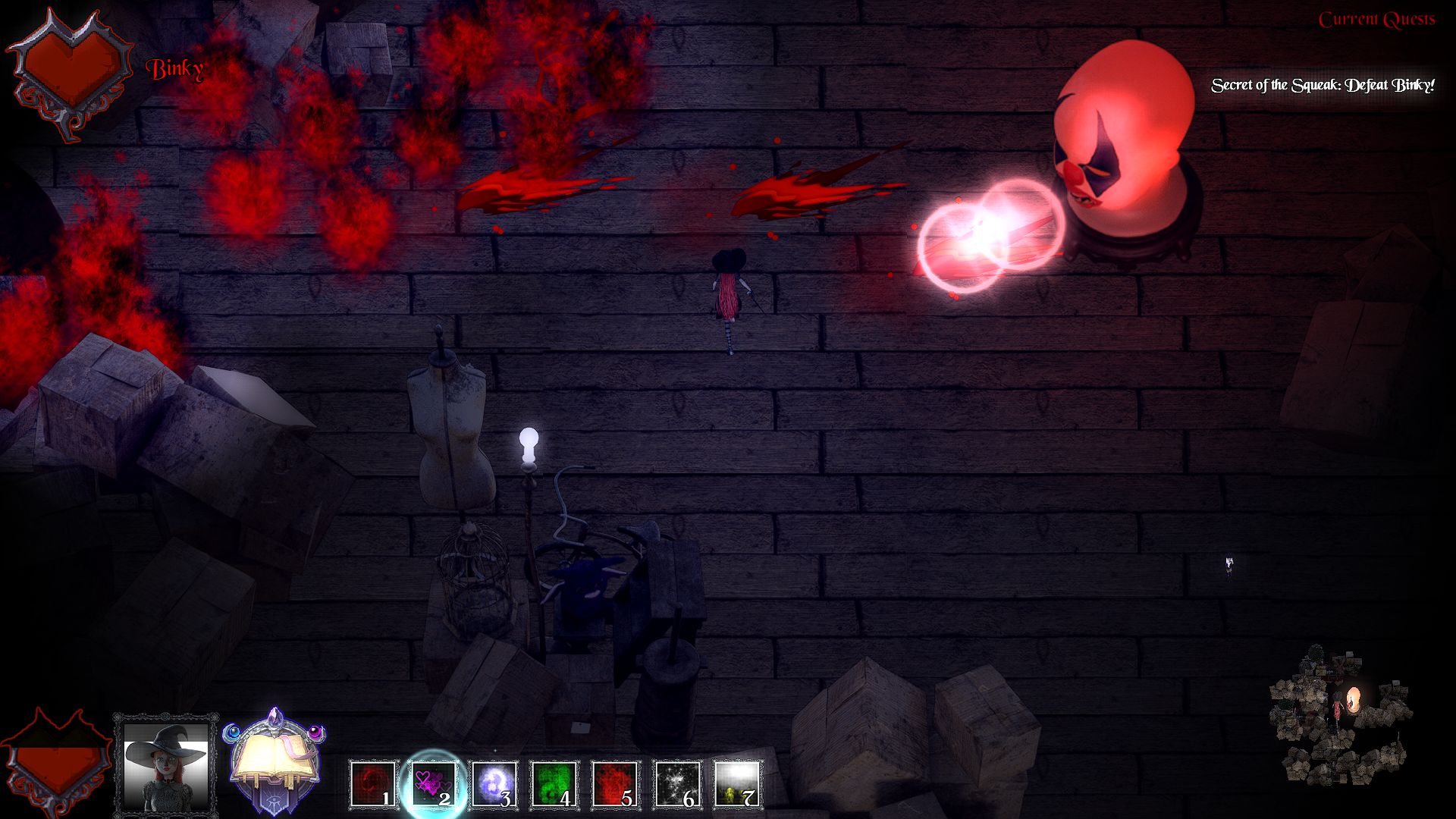This screenshot has height=819, width=1456.
Task: Activate the pink hearts spell in slot 2
Action: pyautogui.click(x=434, y=784)
